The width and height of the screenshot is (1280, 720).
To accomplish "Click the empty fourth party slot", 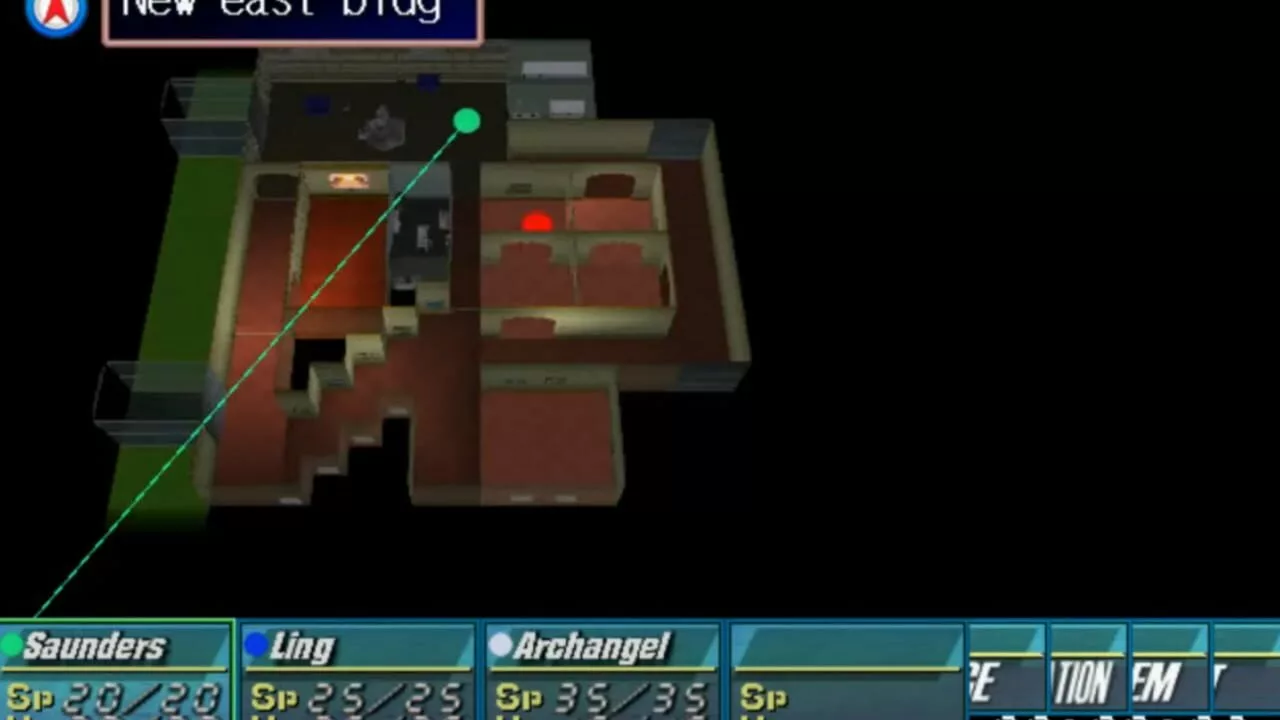I will point(847,670).
